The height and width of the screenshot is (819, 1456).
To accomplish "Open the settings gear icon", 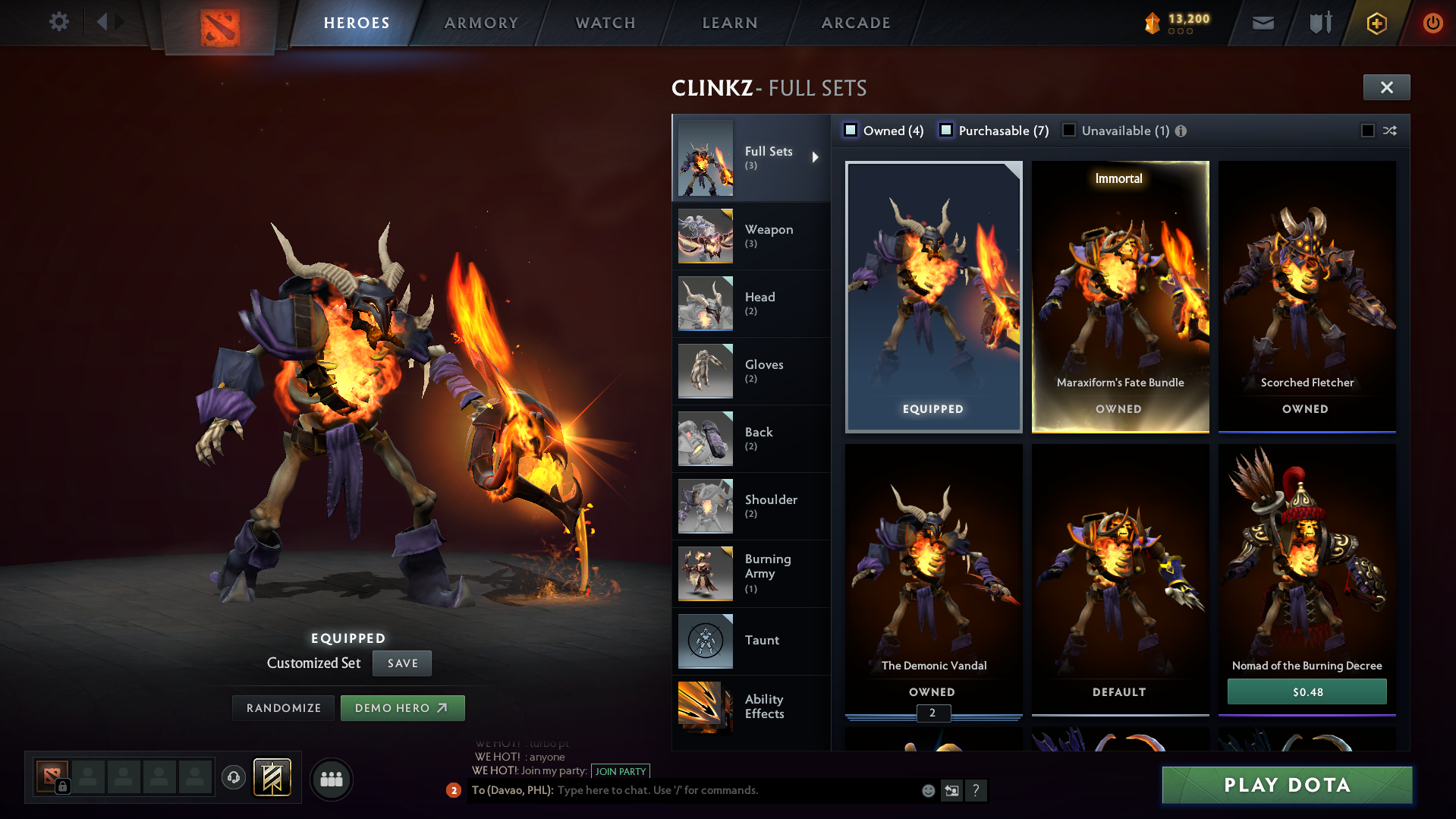I will 58,22.
